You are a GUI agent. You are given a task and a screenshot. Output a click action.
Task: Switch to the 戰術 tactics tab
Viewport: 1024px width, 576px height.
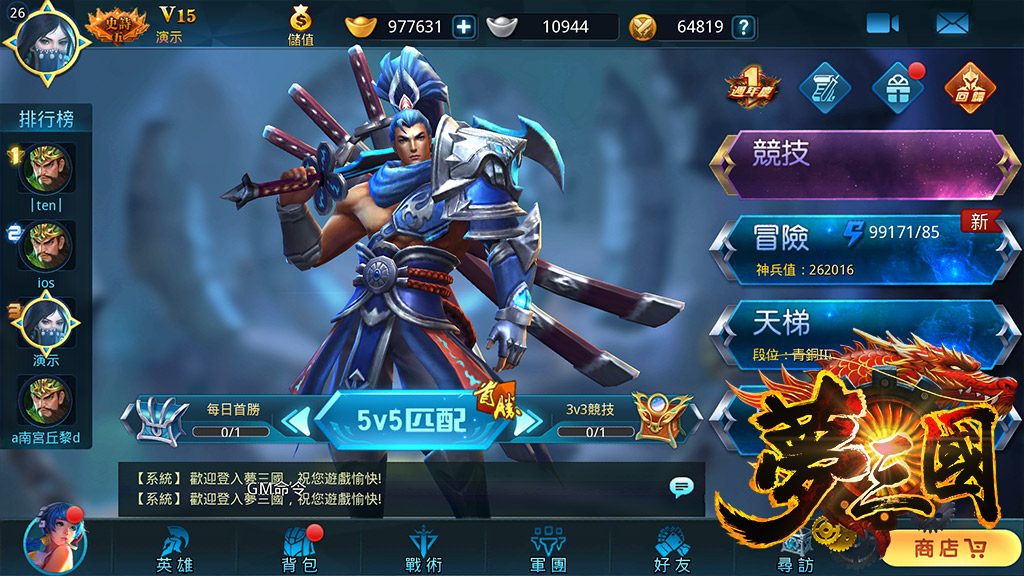tap(424, 550)
